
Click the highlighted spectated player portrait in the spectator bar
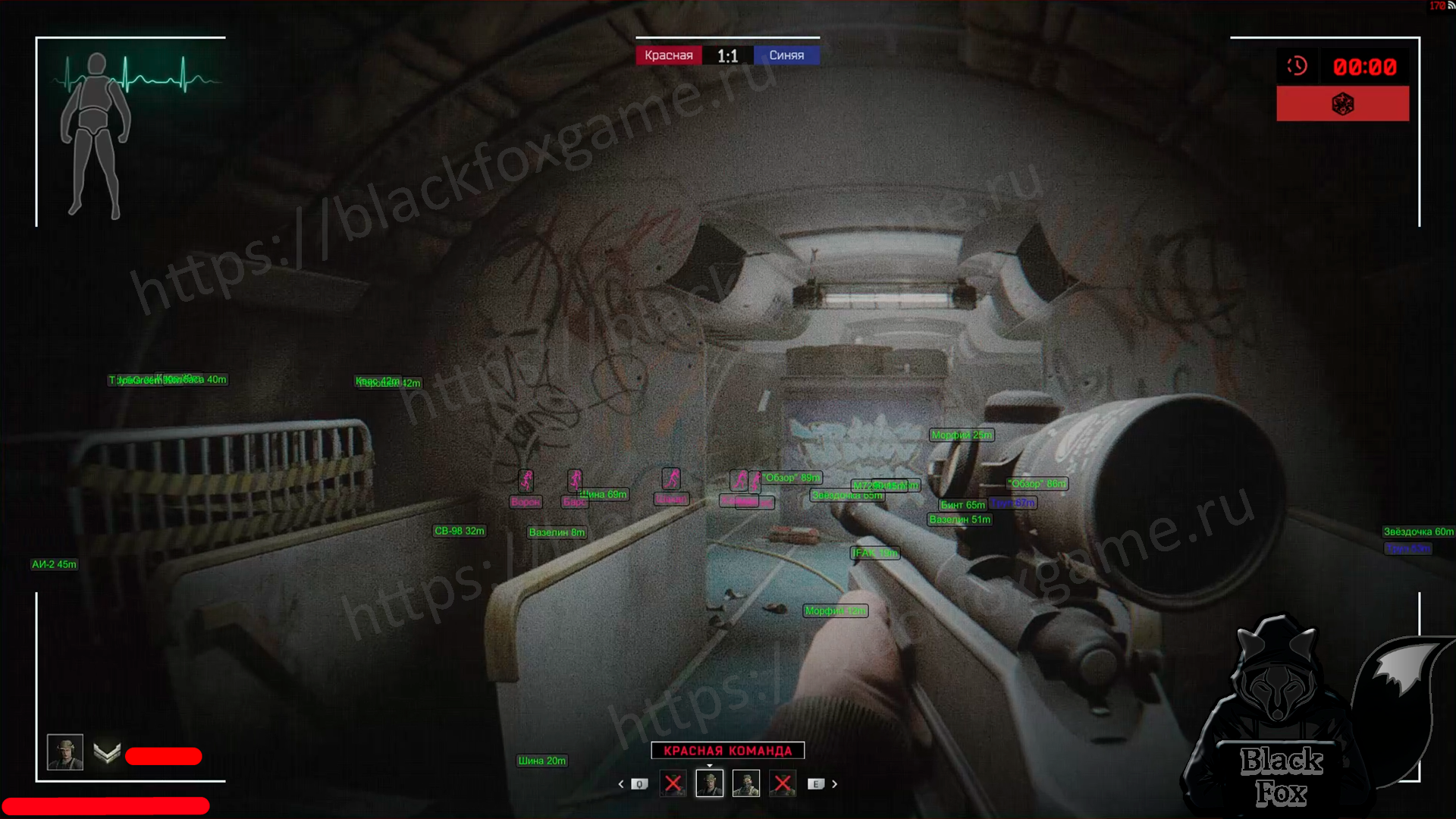pos(710,783)
